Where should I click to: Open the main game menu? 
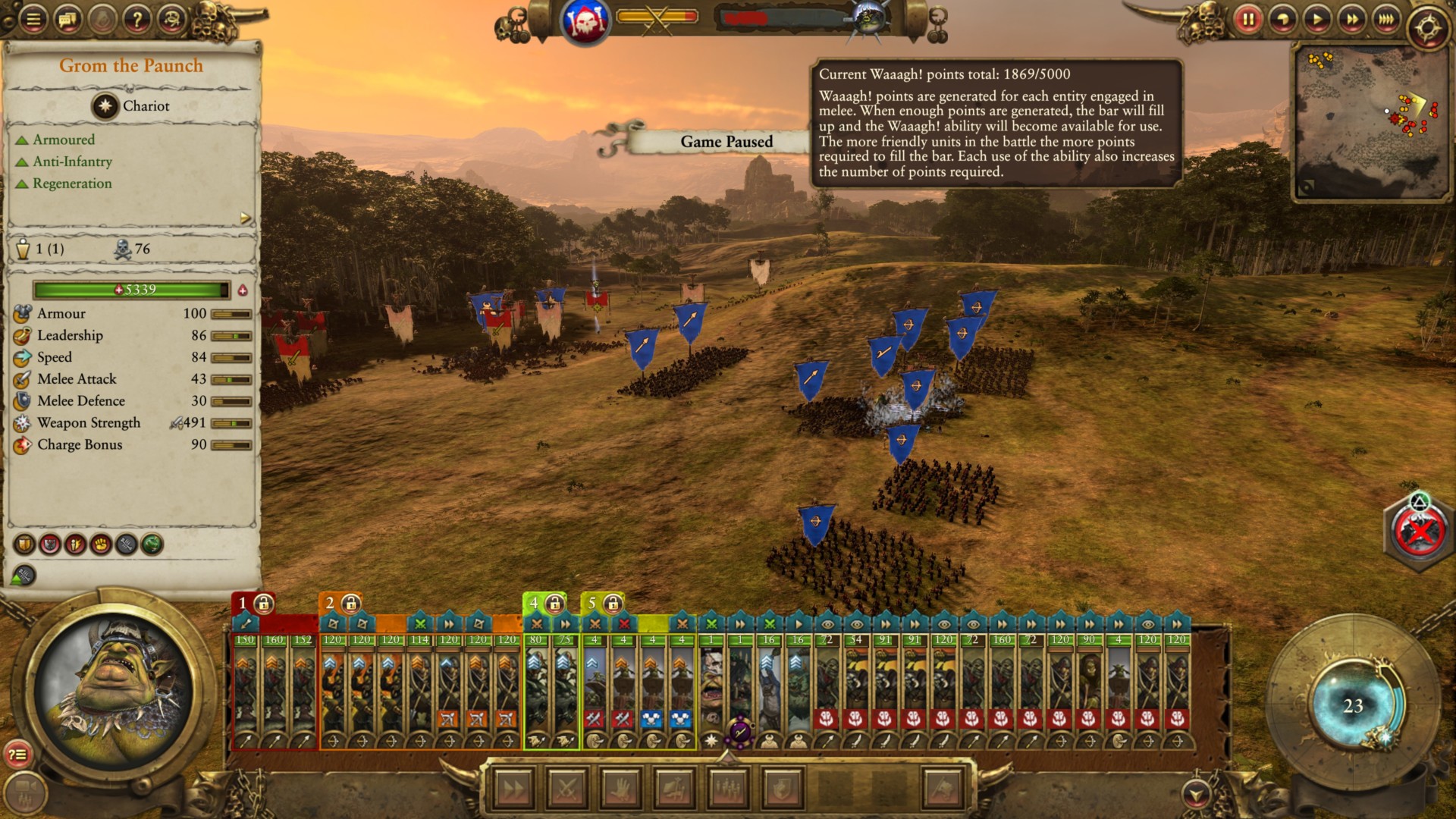pyautogui.click(x=33, y=19)
